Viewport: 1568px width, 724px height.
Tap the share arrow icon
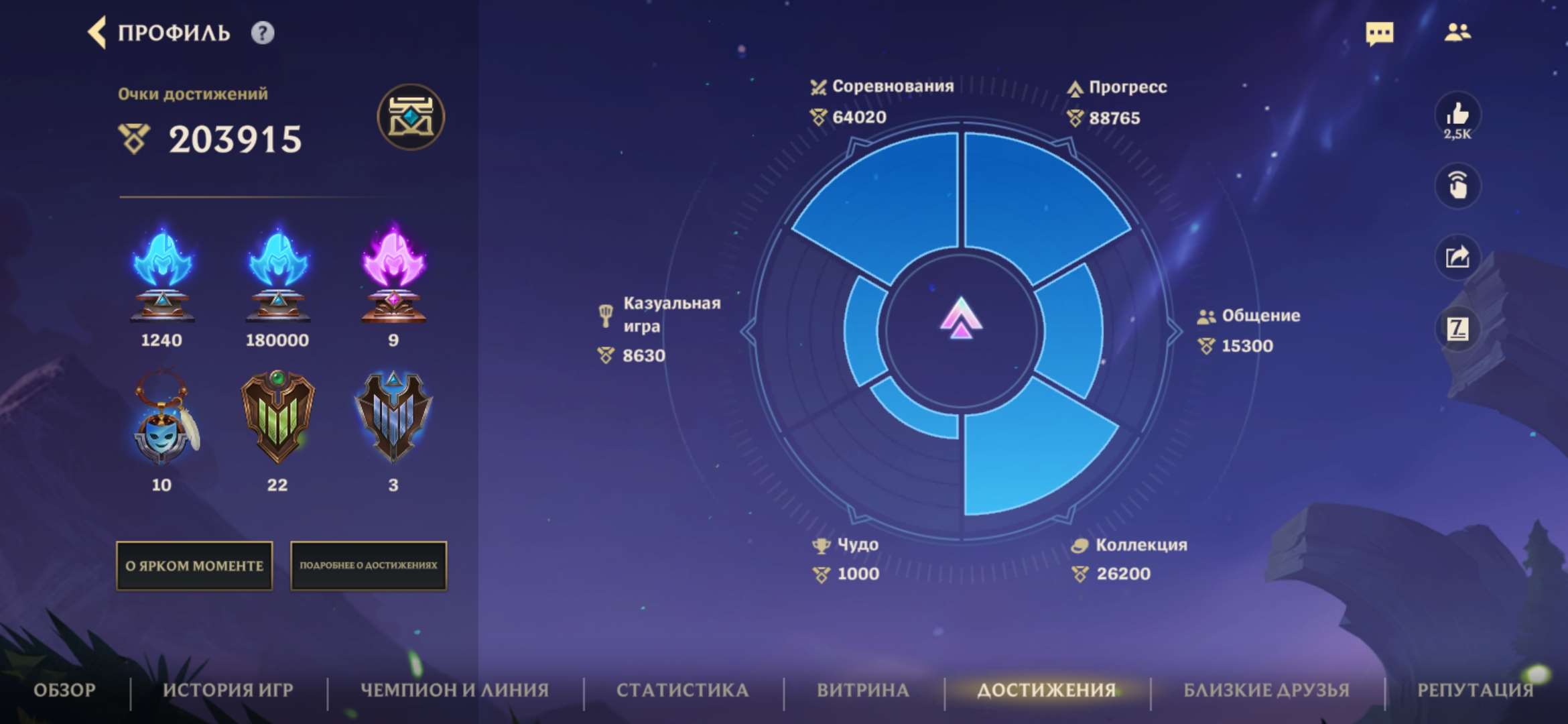click(1457, 257)
